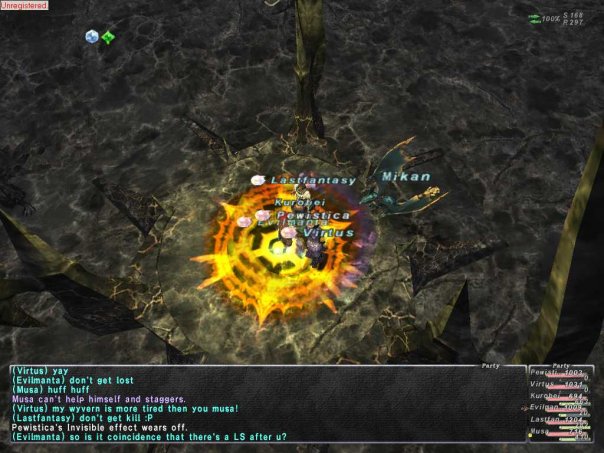
Task: Select Pewistica in the party list
Action: coord(545,372)
